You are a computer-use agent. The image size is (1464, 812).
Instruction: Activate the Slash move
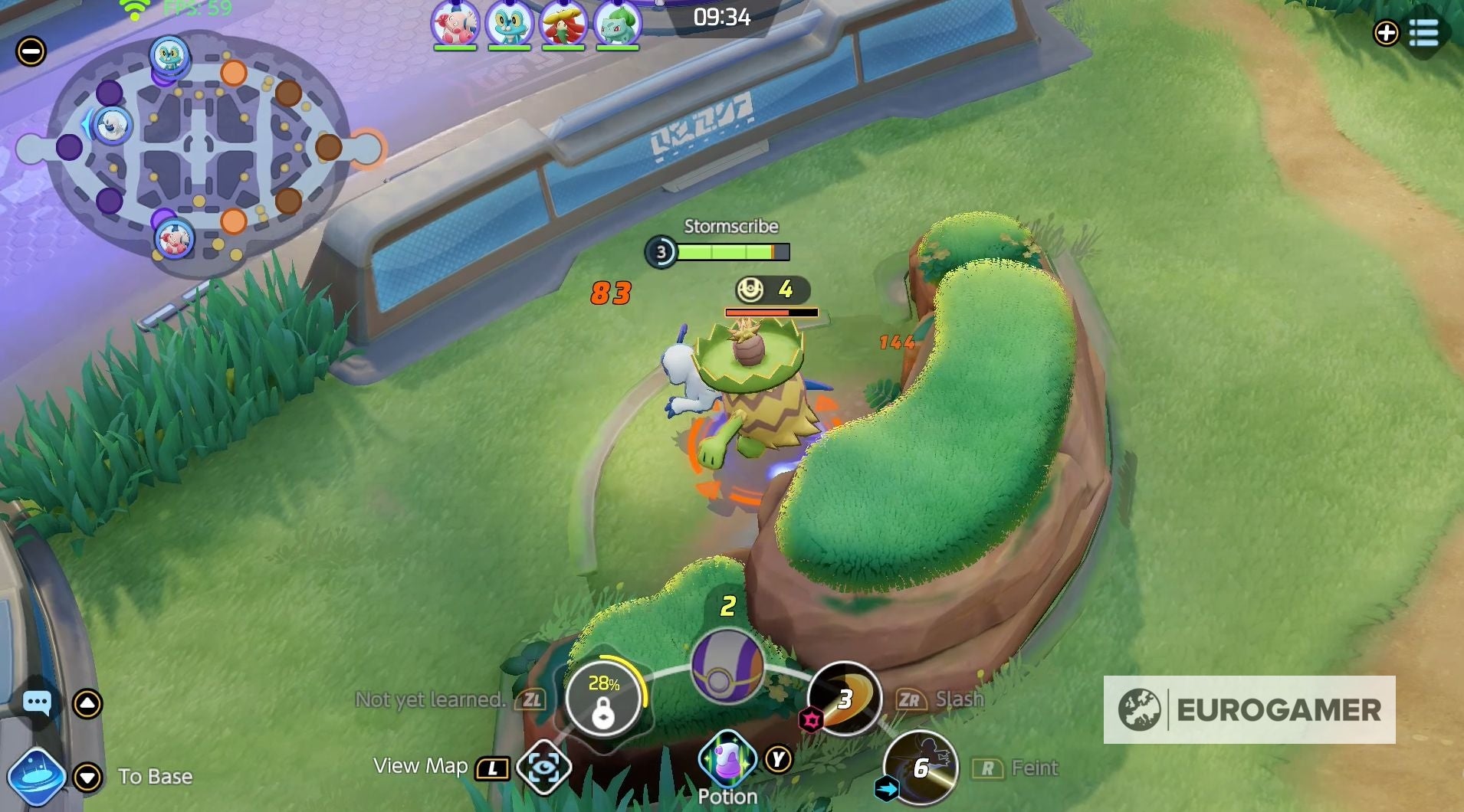pyautogui.click(x=845, y=698)
